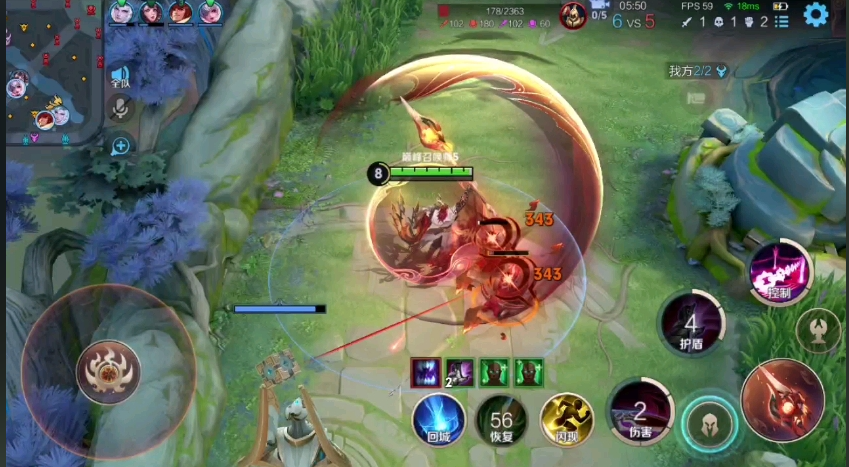
Task: Tap the round hero portrait beside kill score
Action: (x=572, y=15)
